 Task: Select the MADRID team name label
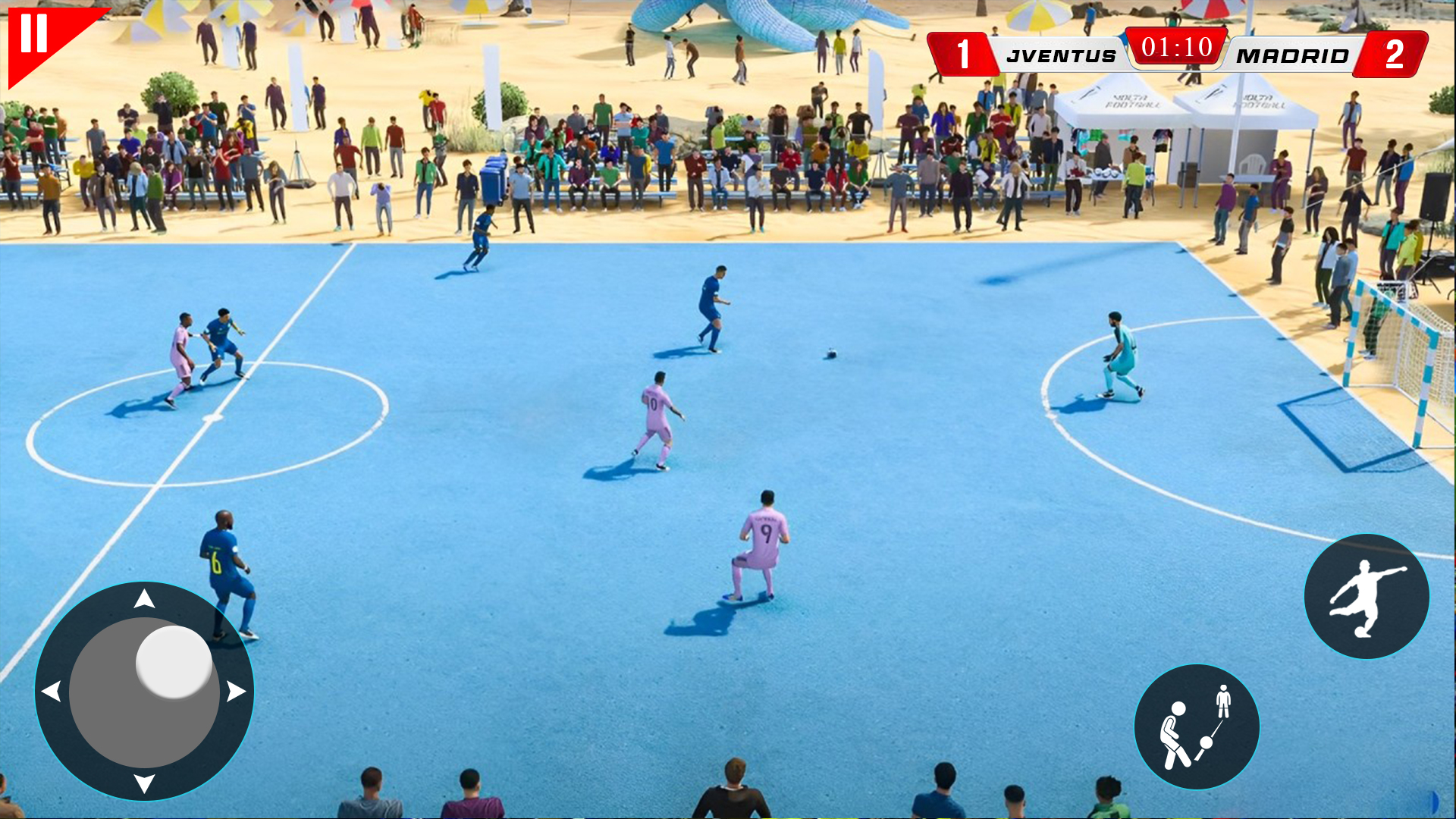point(1291,54)
